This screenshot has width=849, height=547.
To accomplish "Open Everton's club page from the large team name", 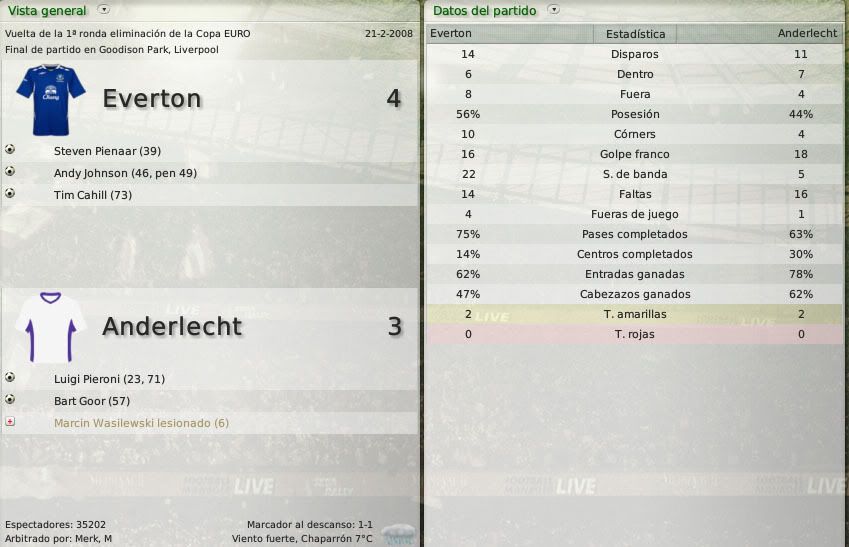I will point(152,99).
